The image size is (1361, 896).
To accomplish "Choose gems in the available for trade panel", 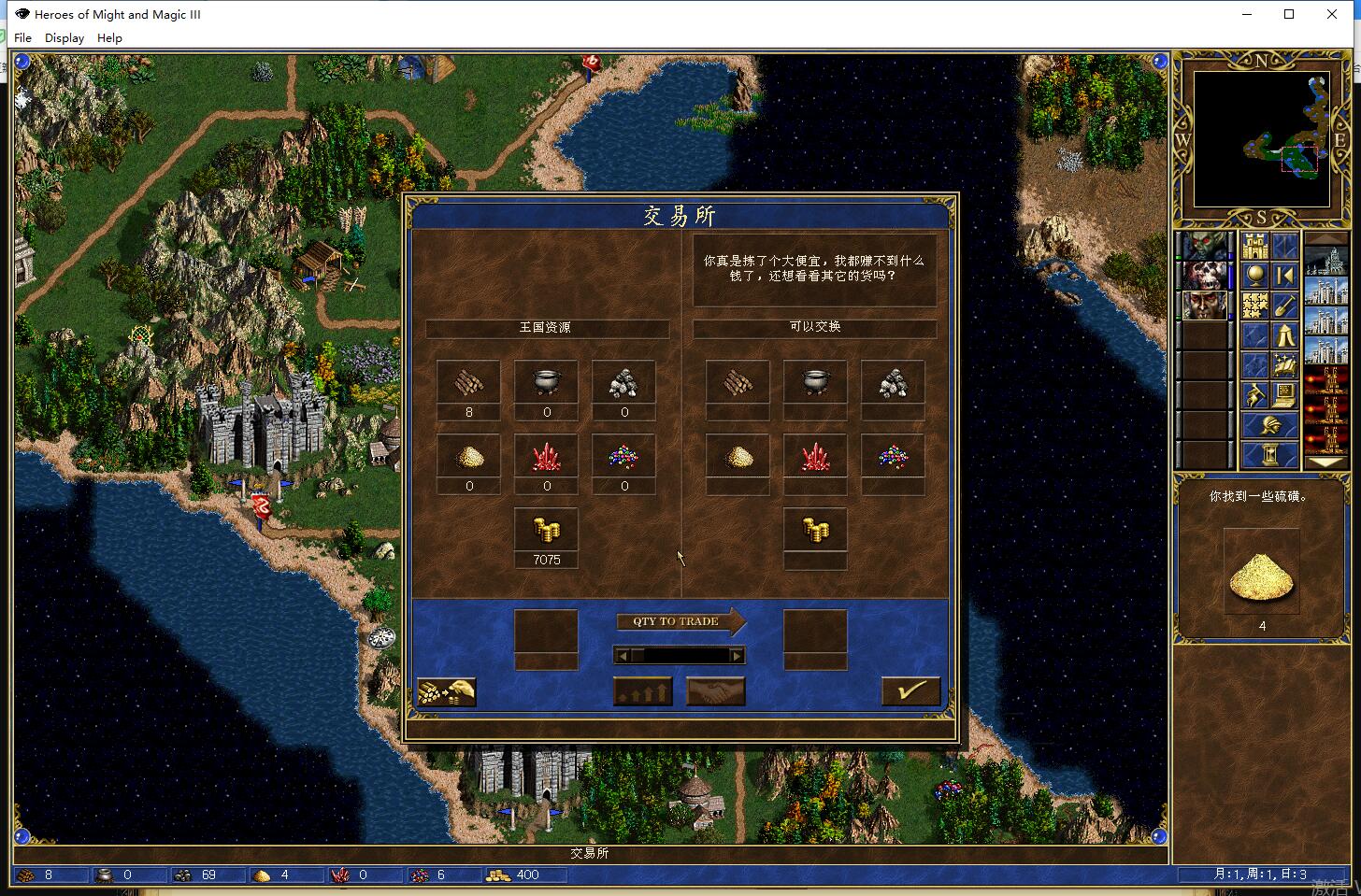I will point(893,457).
